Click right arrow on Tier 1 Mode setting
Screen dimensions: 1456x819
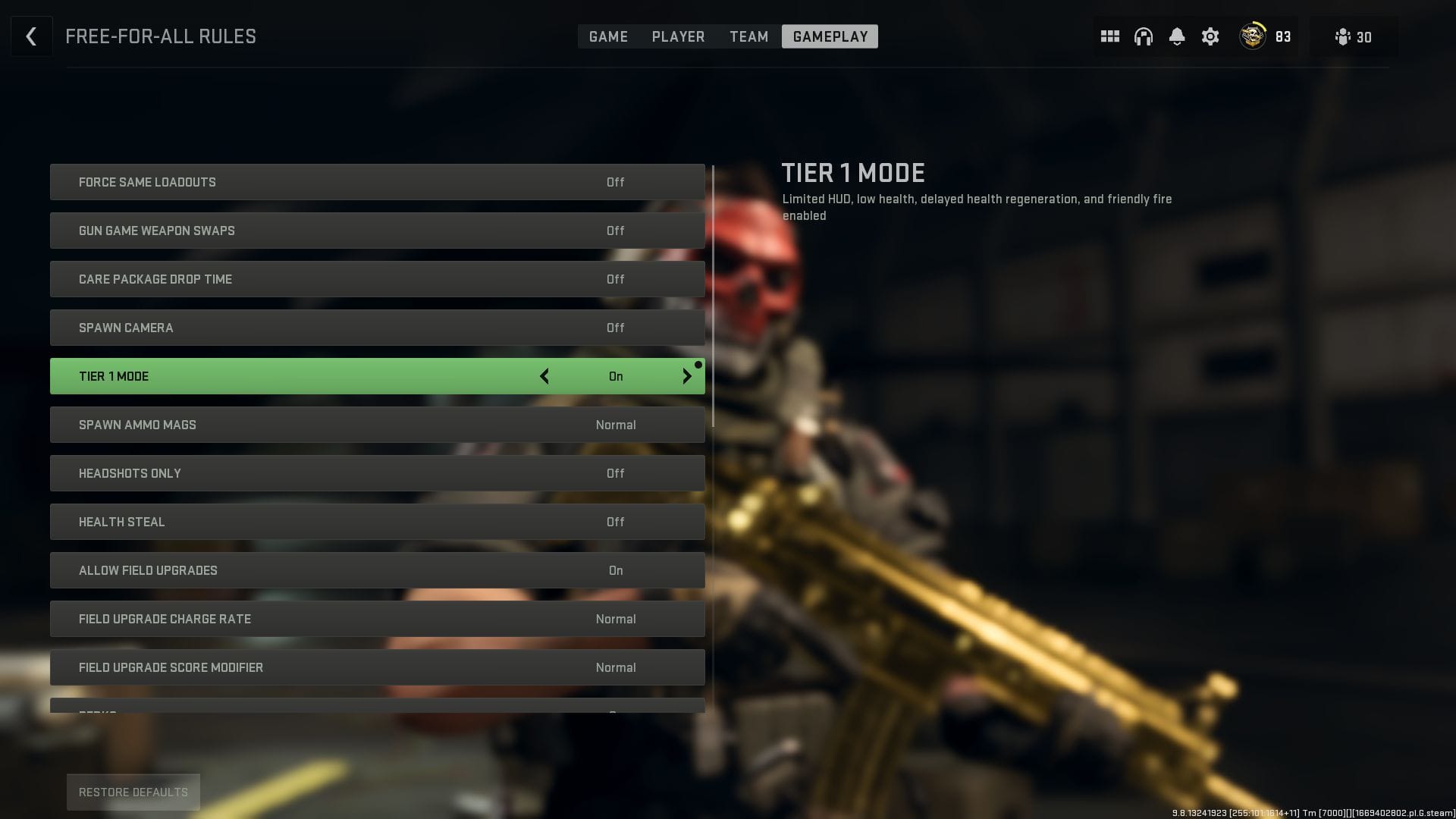pyautogui.click(x=687, y=376)
